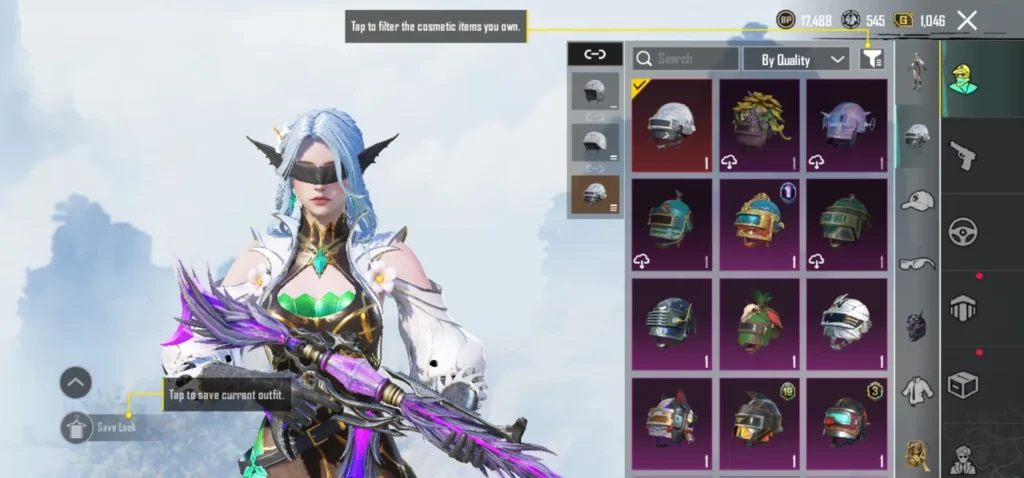Expand the up-arrow button above Save Look

tap(76, 382)
